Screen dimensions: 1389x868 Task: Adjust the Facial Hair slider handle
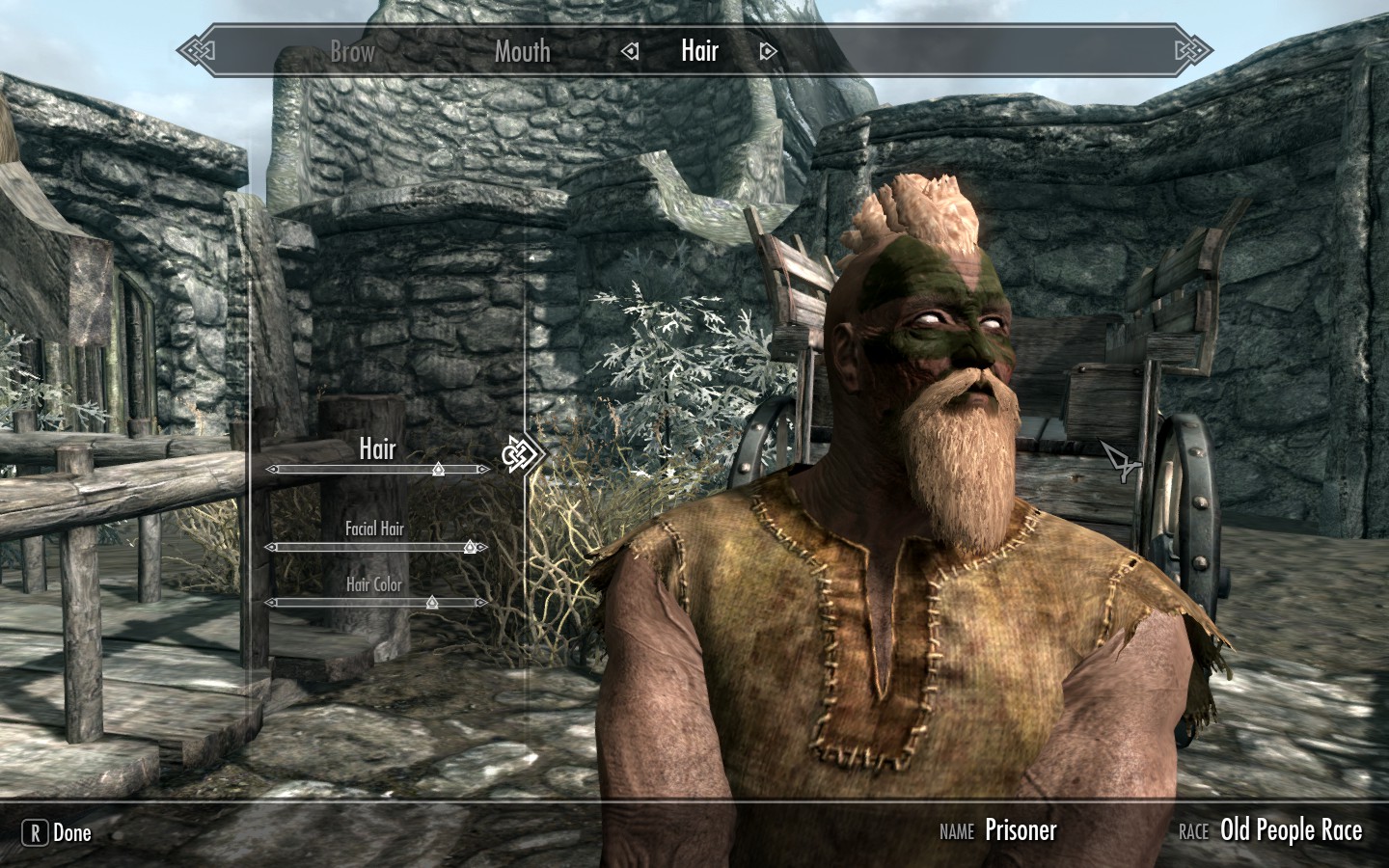tap(470, 546)
